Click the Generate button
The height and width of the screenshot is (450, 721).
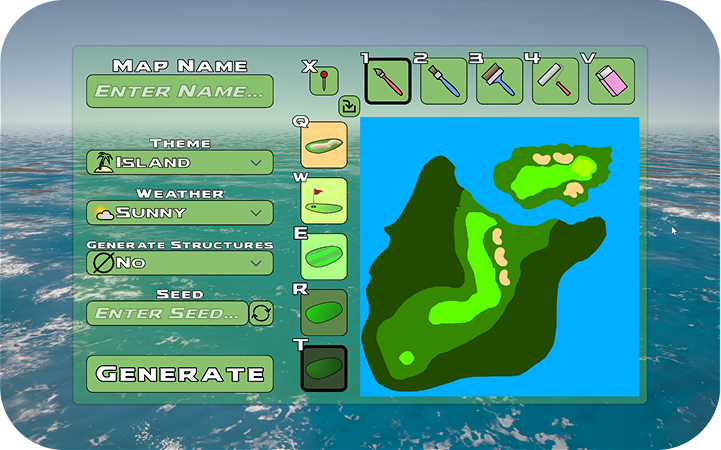click(180, 374)
